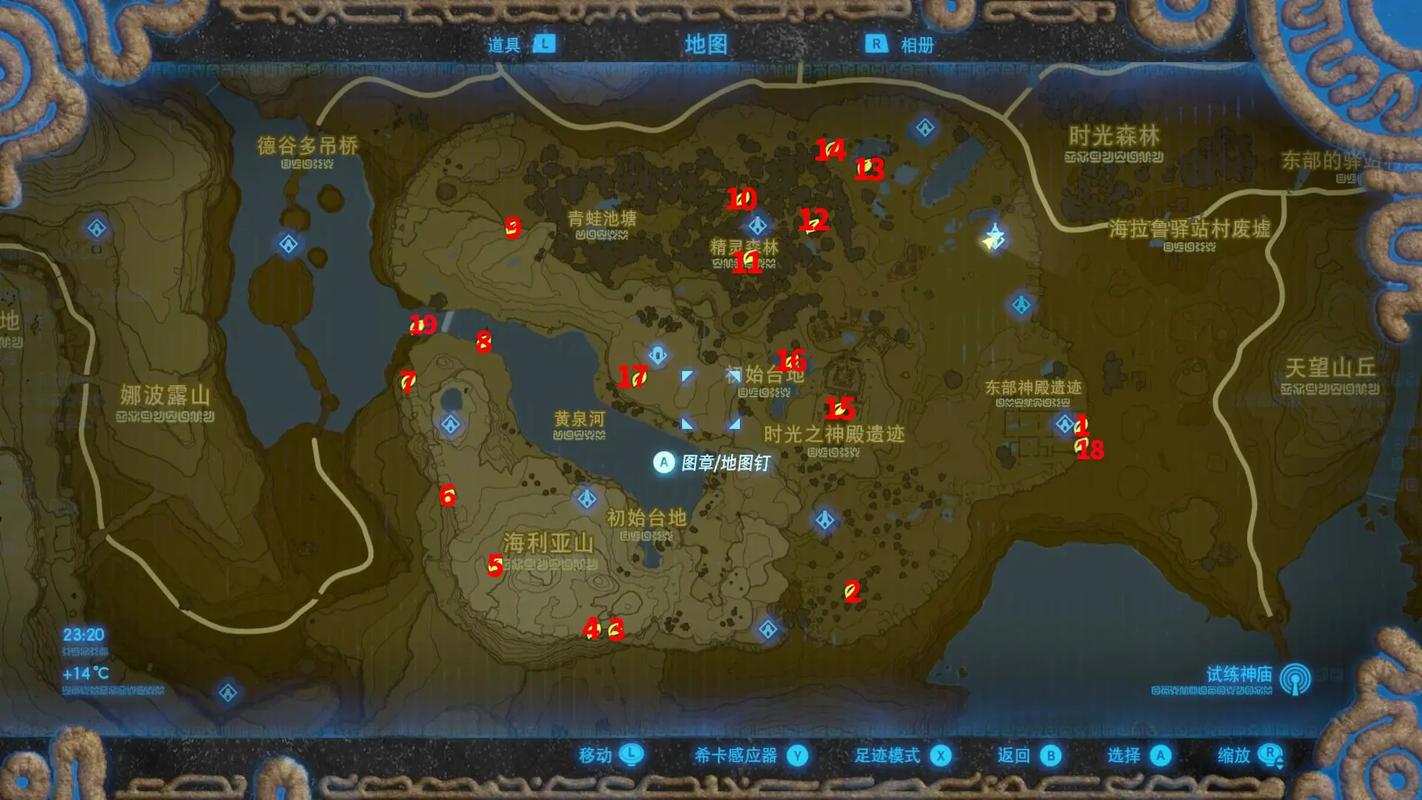Click the yellow player position arrow
1422x800 pixels.
point(993,238)
